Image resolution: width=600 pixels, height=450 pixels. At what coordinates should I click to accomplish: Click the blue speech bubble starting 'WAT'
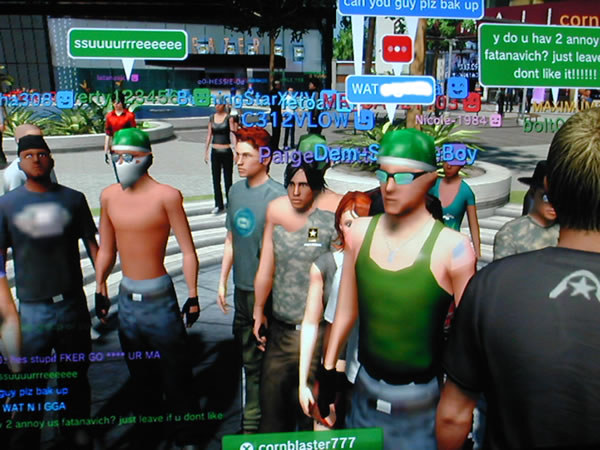click(390, 90)
